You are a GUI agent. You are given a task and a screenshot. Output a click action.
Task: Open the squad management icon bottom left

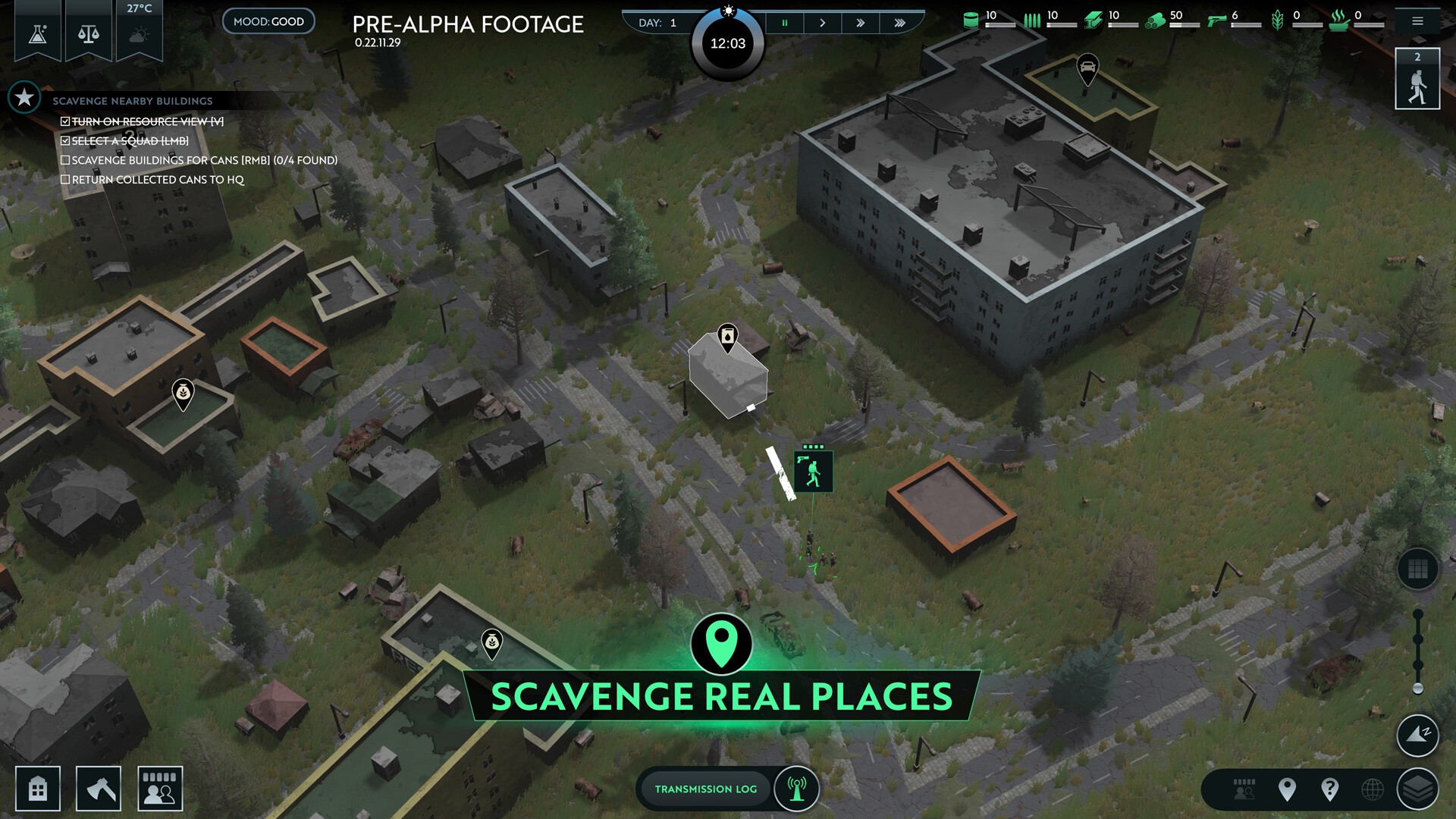(159, 788)
